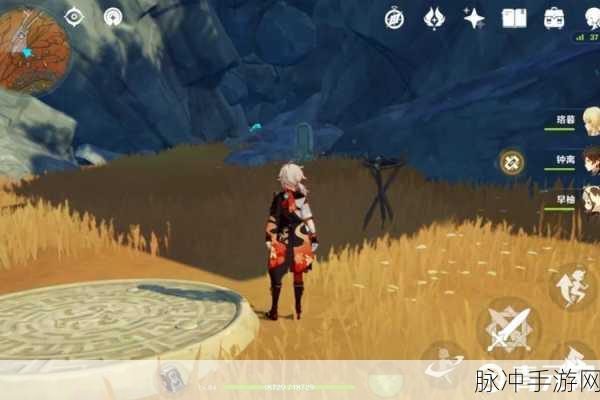Use the gadget icon left of HP bar
600x400 pixels.
171,378
